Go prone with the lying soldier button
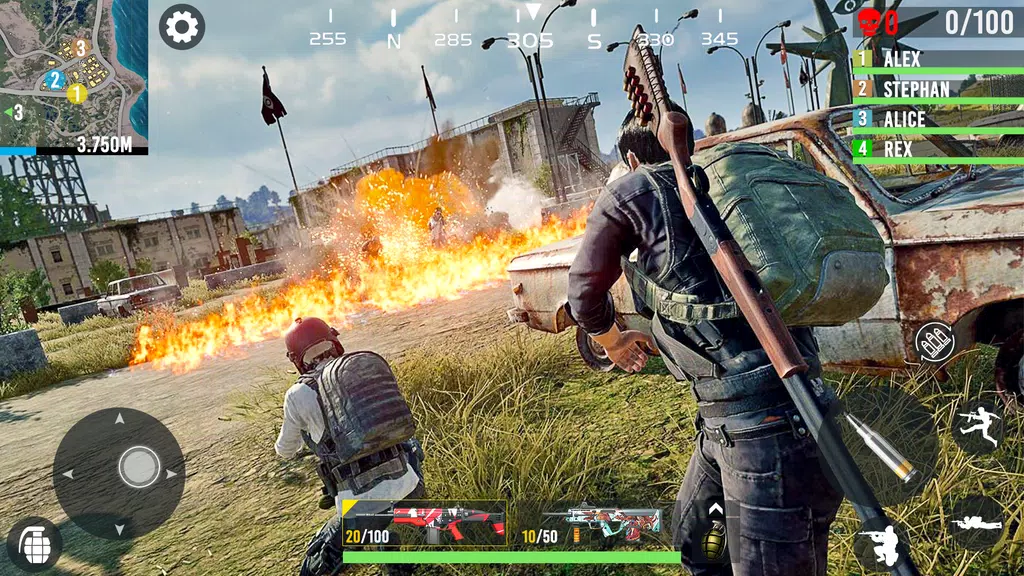 click(976, 522)
